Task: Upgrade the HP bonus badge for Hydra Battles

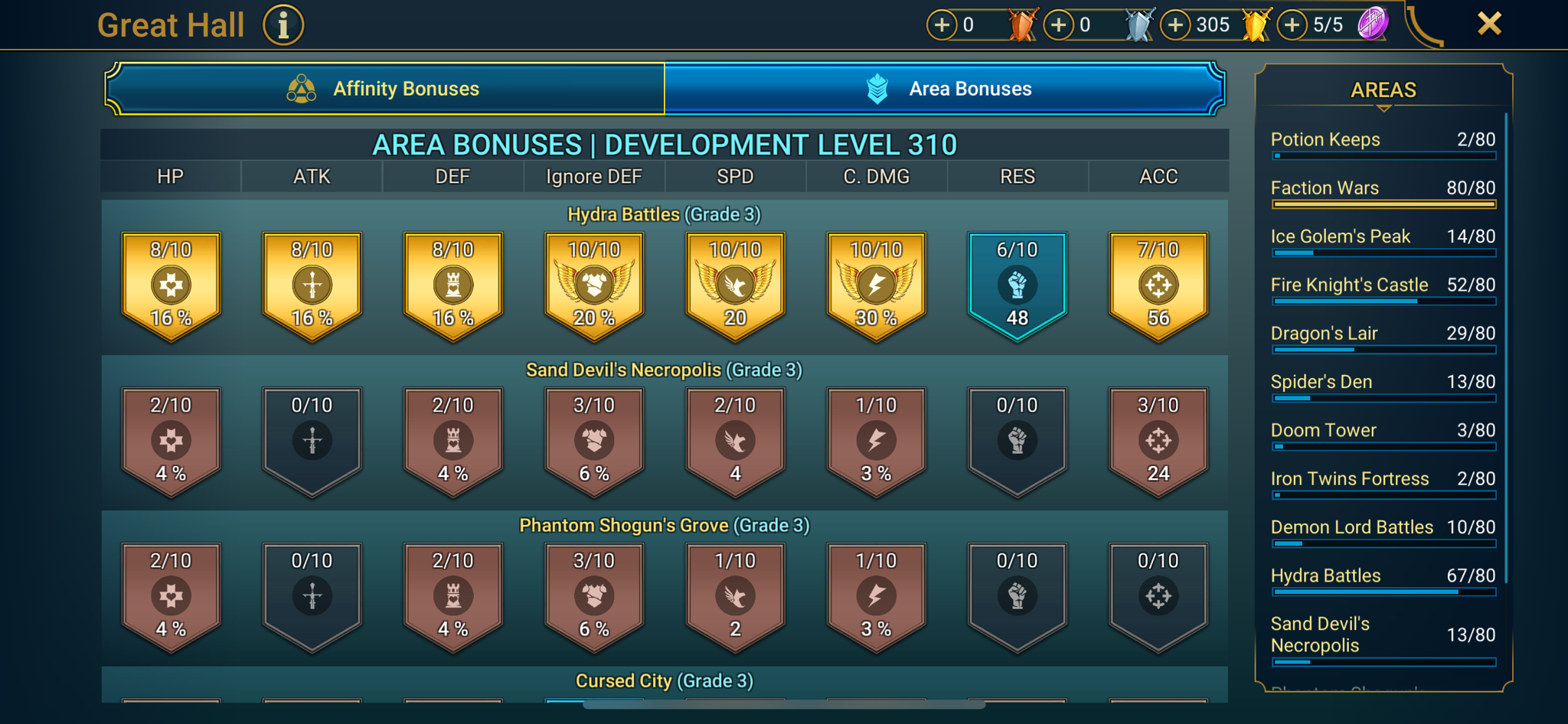Action: point(170,284)
